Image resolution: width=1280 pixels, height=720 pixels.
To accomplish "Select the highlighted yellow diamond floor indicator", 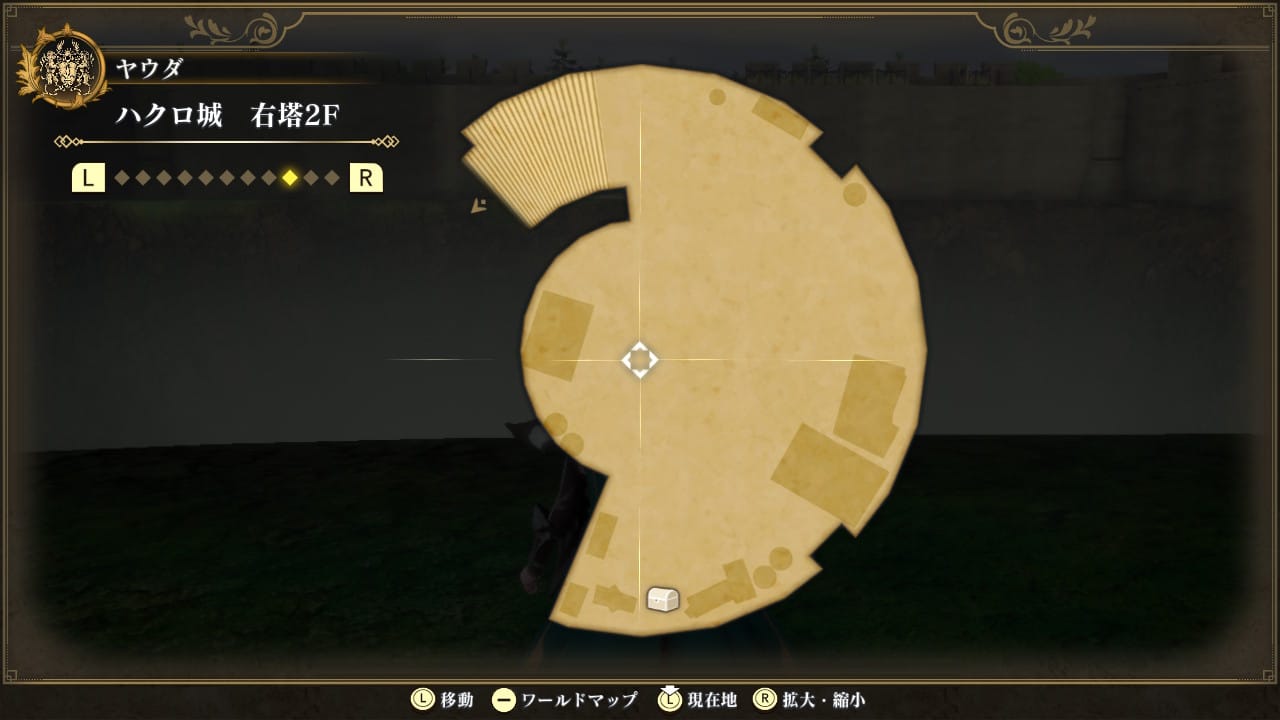I will (x=290, y=178).
